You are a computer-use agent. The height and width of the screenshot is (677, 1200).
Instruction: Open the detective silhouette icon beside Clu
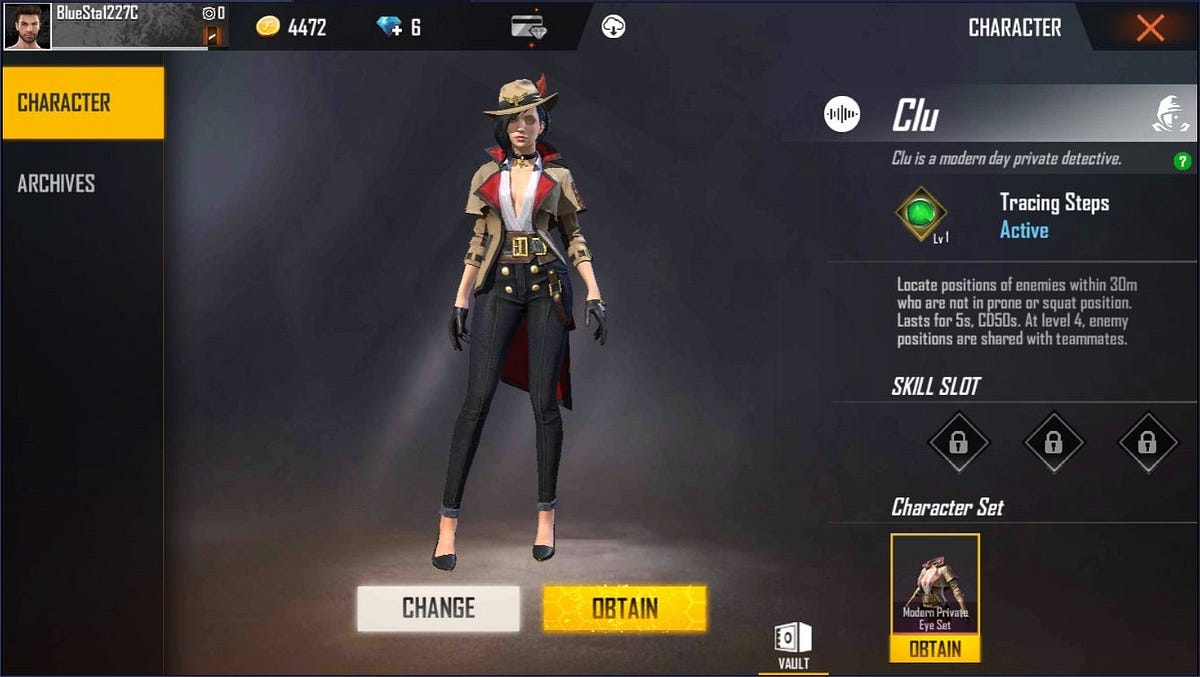1171,114
